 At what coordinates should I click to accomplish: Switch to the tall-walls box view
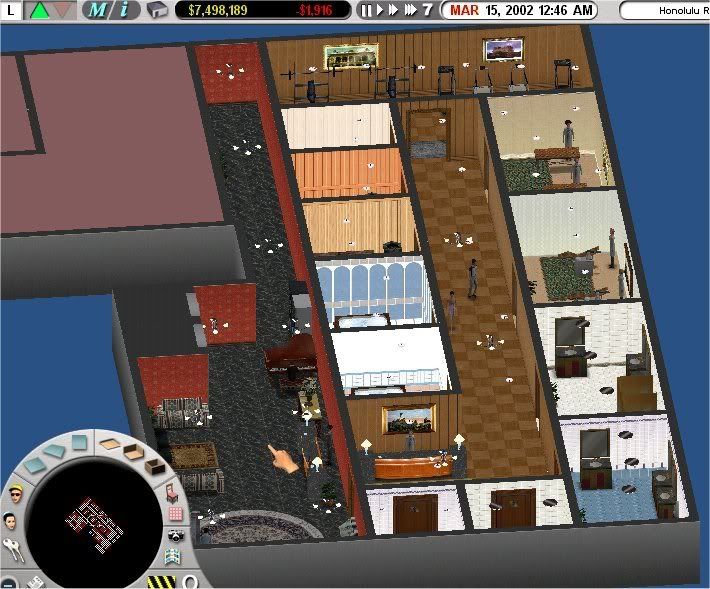pyautogui.click(x=153, y=466)
